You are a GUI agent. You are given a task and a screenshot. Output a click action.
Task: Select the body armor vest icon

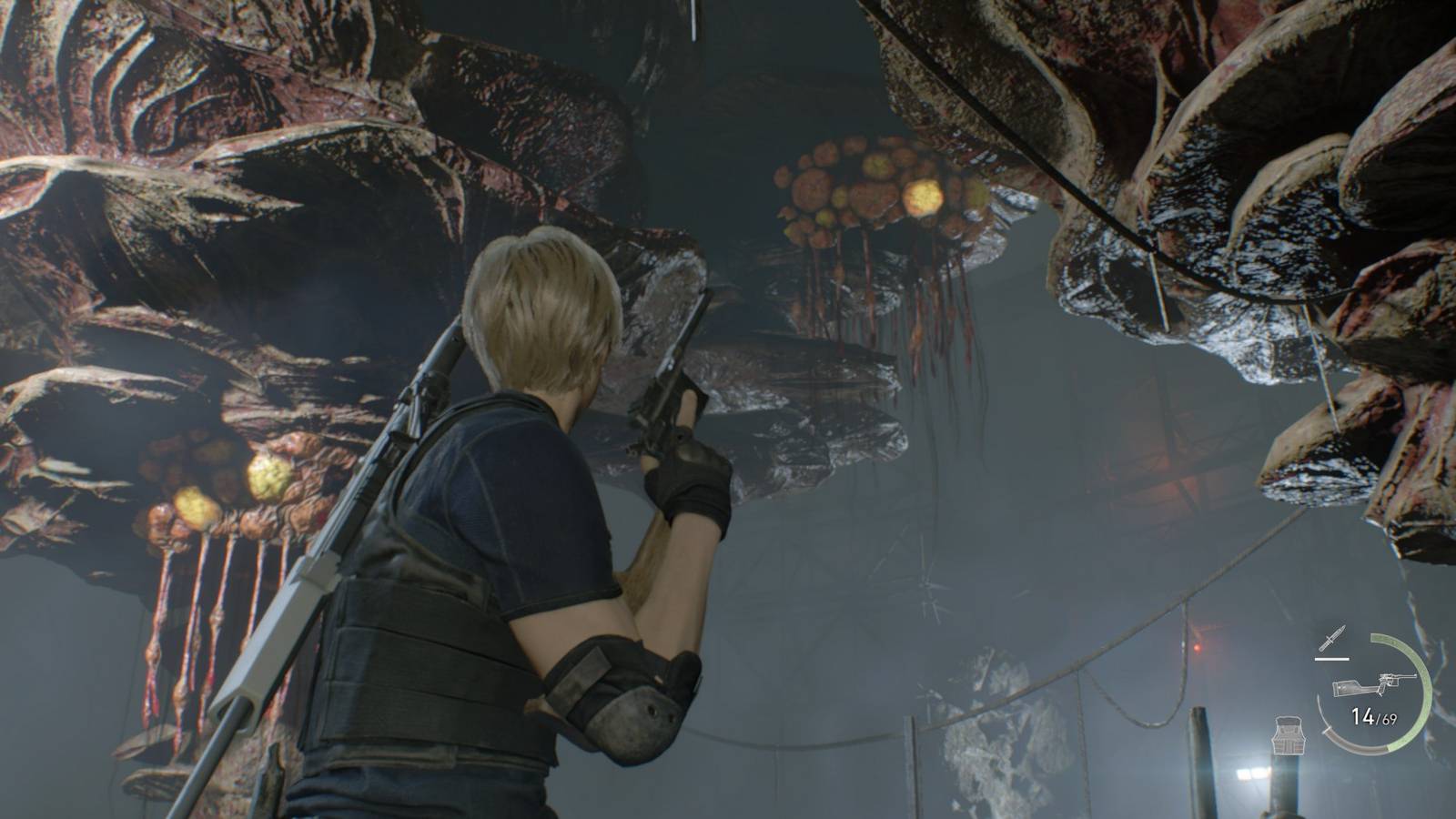[1289, 735]
